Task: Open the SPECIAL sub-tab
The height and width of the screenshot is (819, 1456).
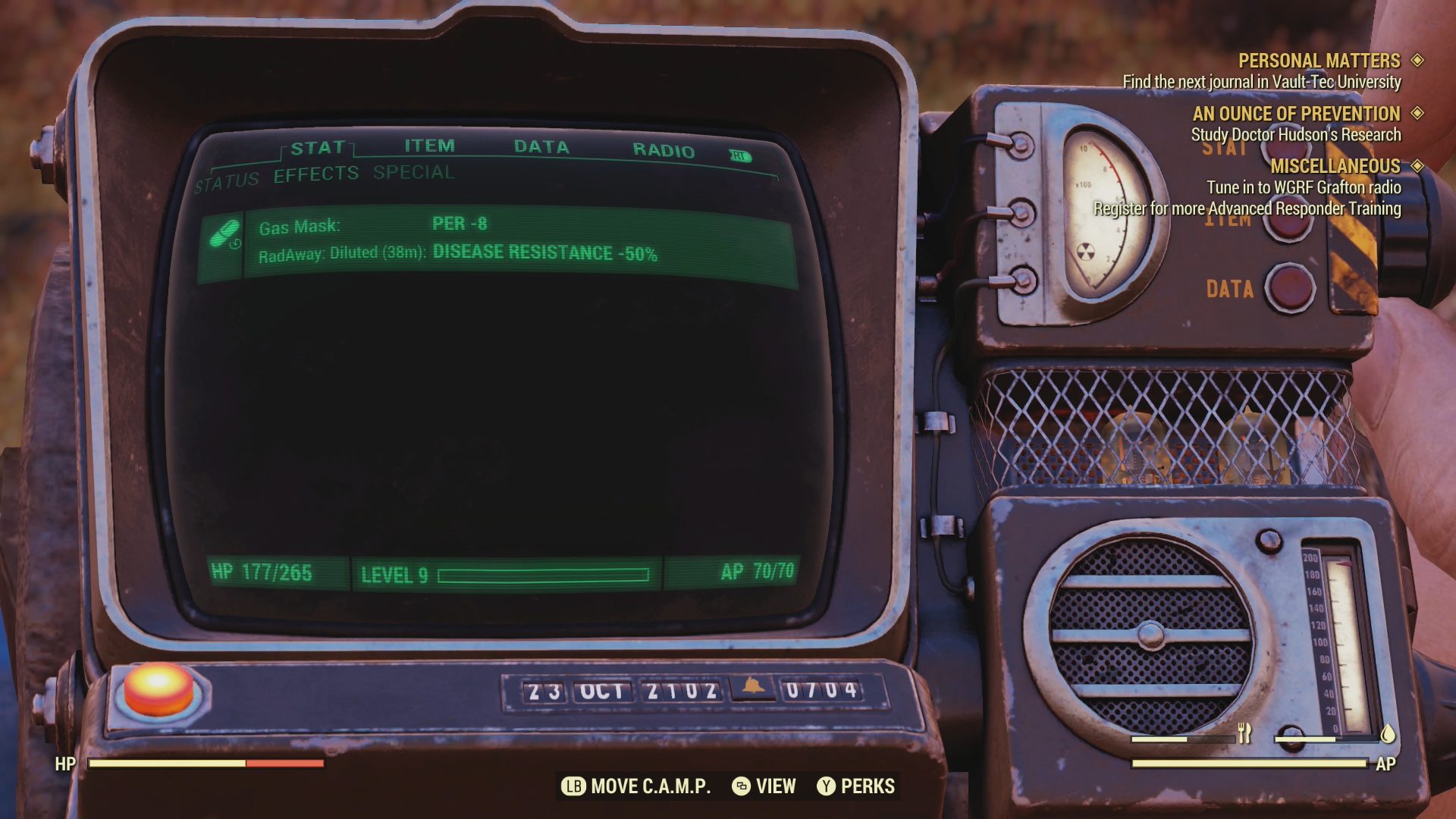Action: point(412,173)
